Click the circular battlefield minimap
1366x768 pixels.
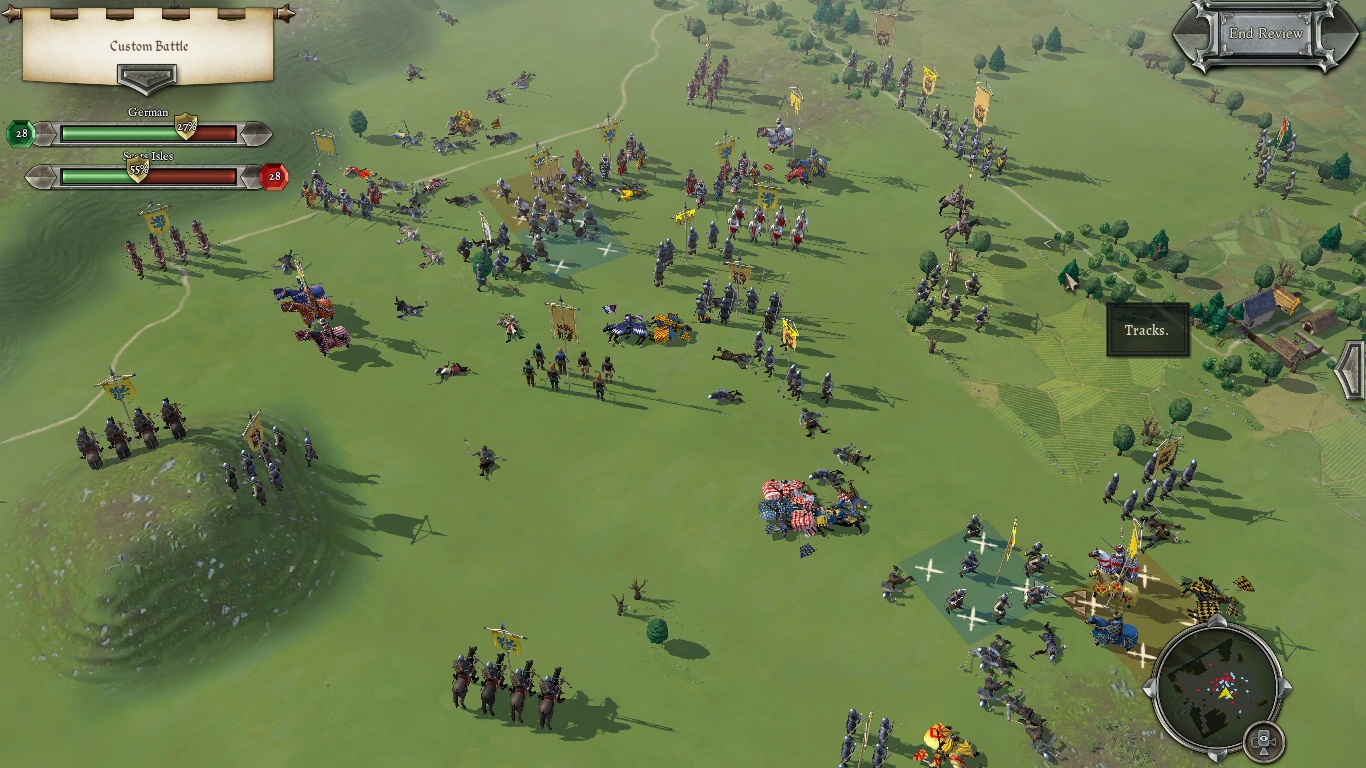(1216, 687)
